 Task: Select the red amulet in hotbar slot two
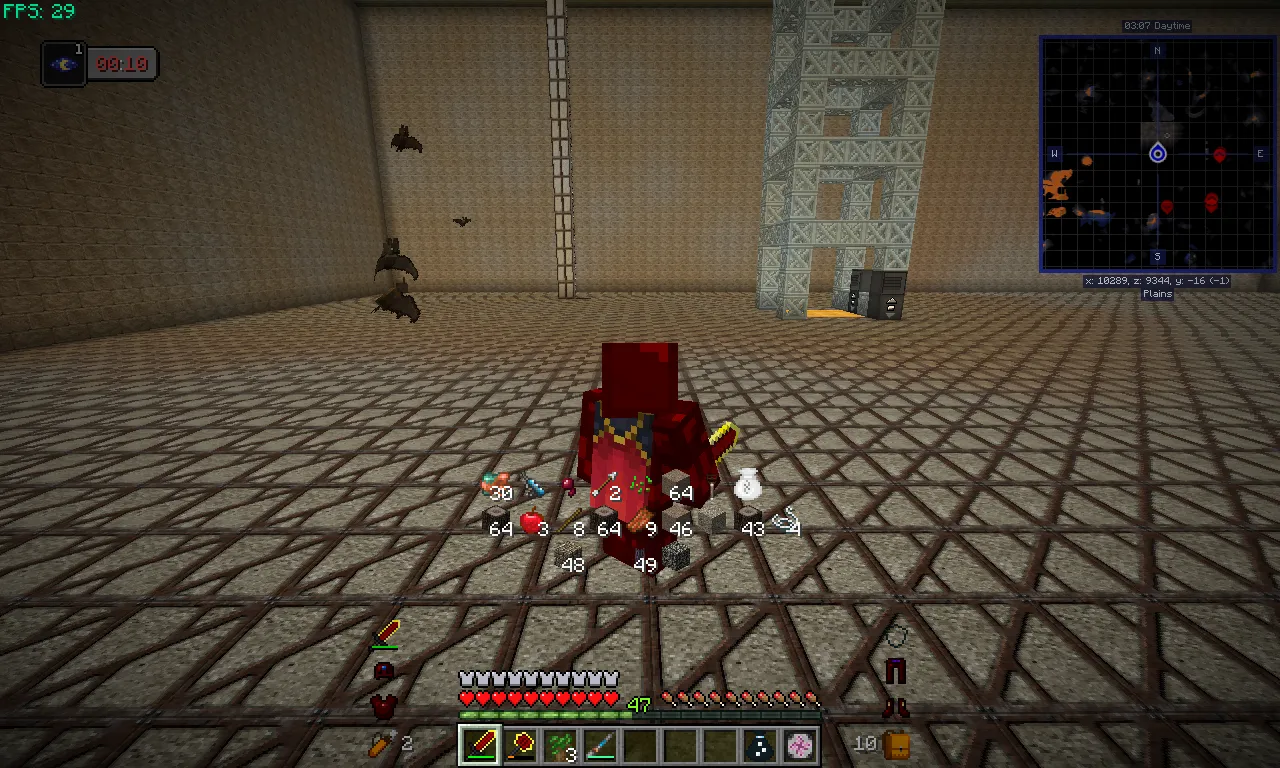pos(520,744)
